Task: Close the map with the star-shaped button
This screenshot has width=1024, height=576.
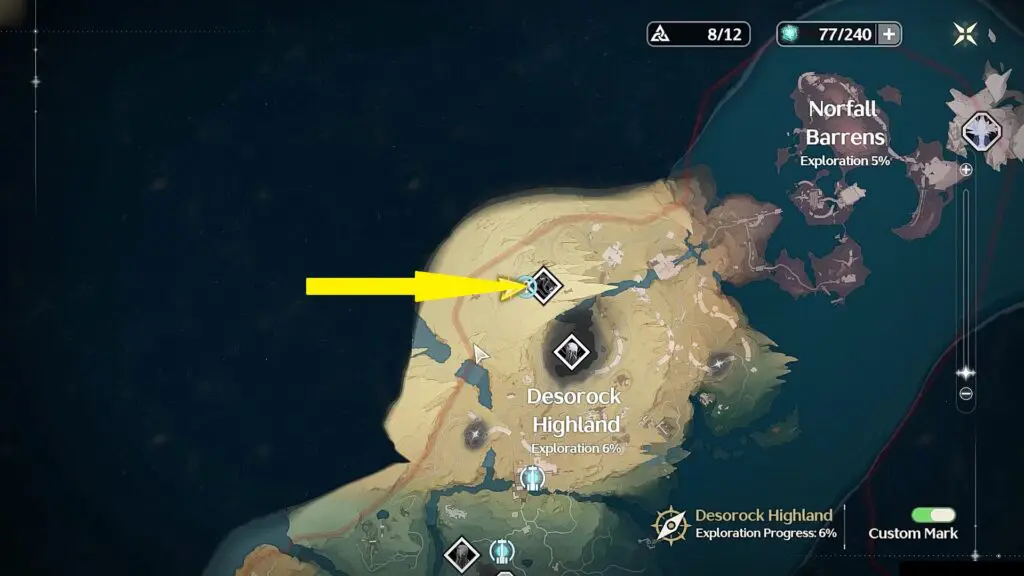Action: click(966, 34)
